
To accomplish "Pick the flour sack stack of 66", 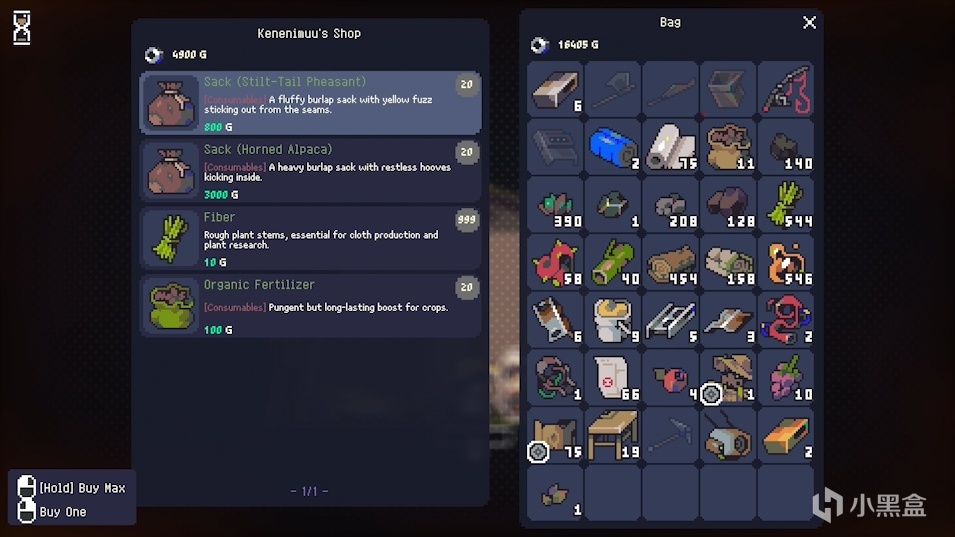I will (x=613, y=378).
